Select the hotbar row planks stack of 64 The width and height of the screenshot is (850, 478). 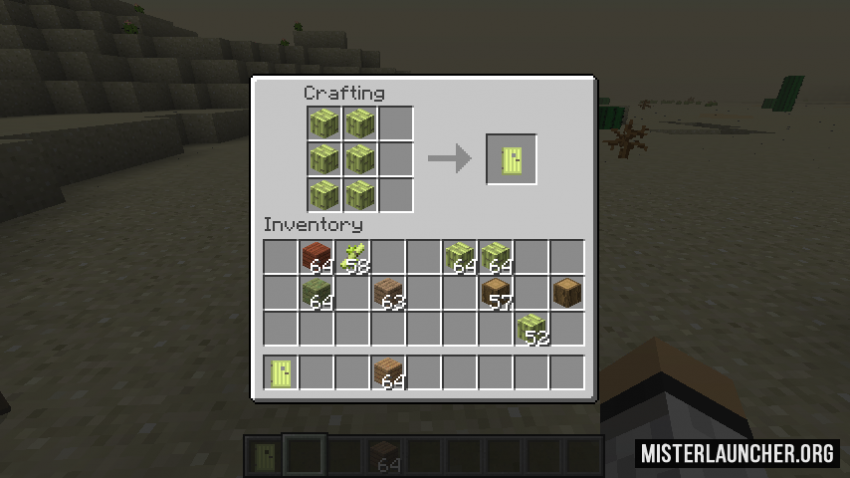pyautogui.click(x=389, y=373)
